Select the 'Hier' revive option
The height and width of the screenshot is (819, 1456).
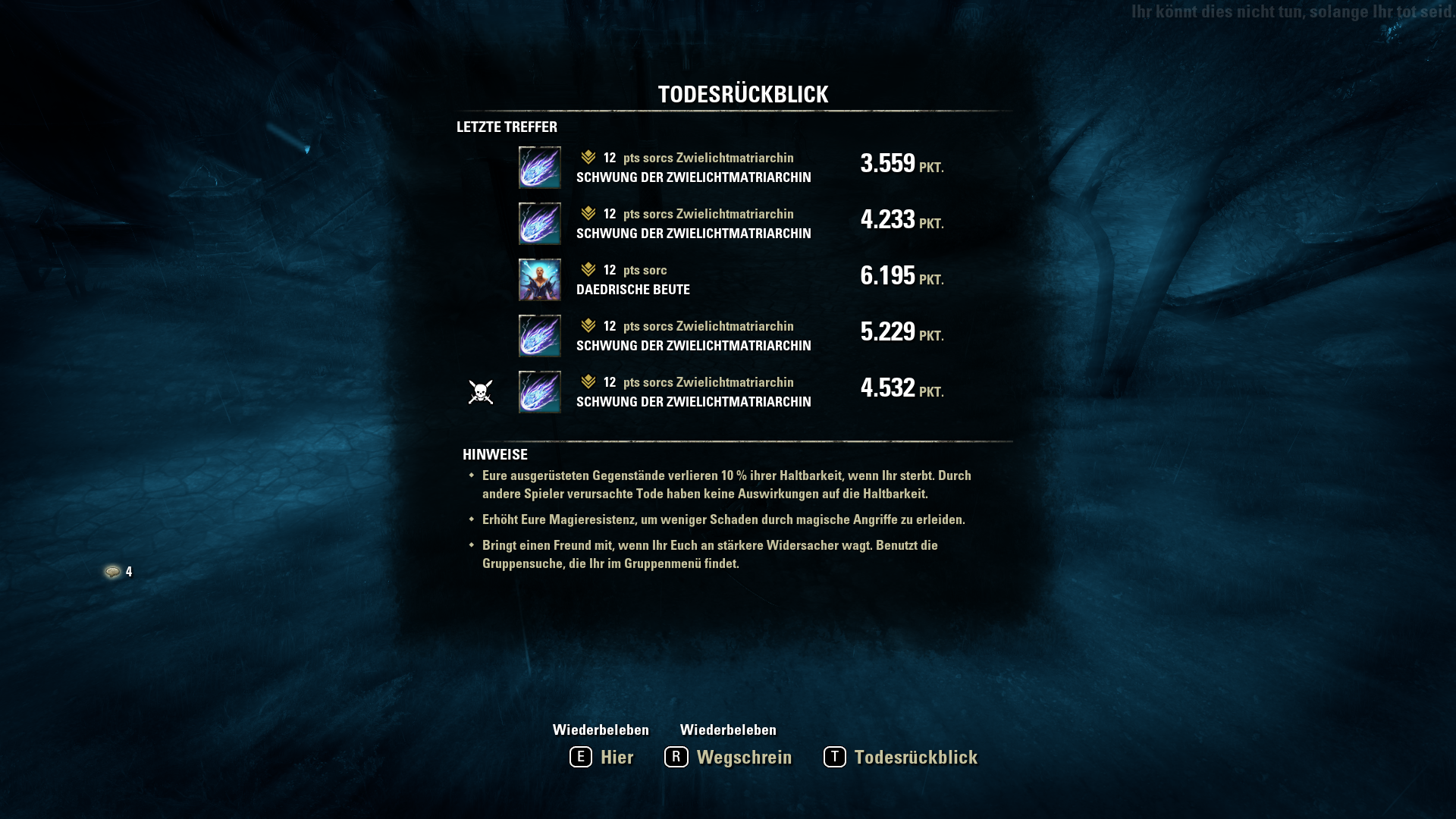click(x=617, y=757)
